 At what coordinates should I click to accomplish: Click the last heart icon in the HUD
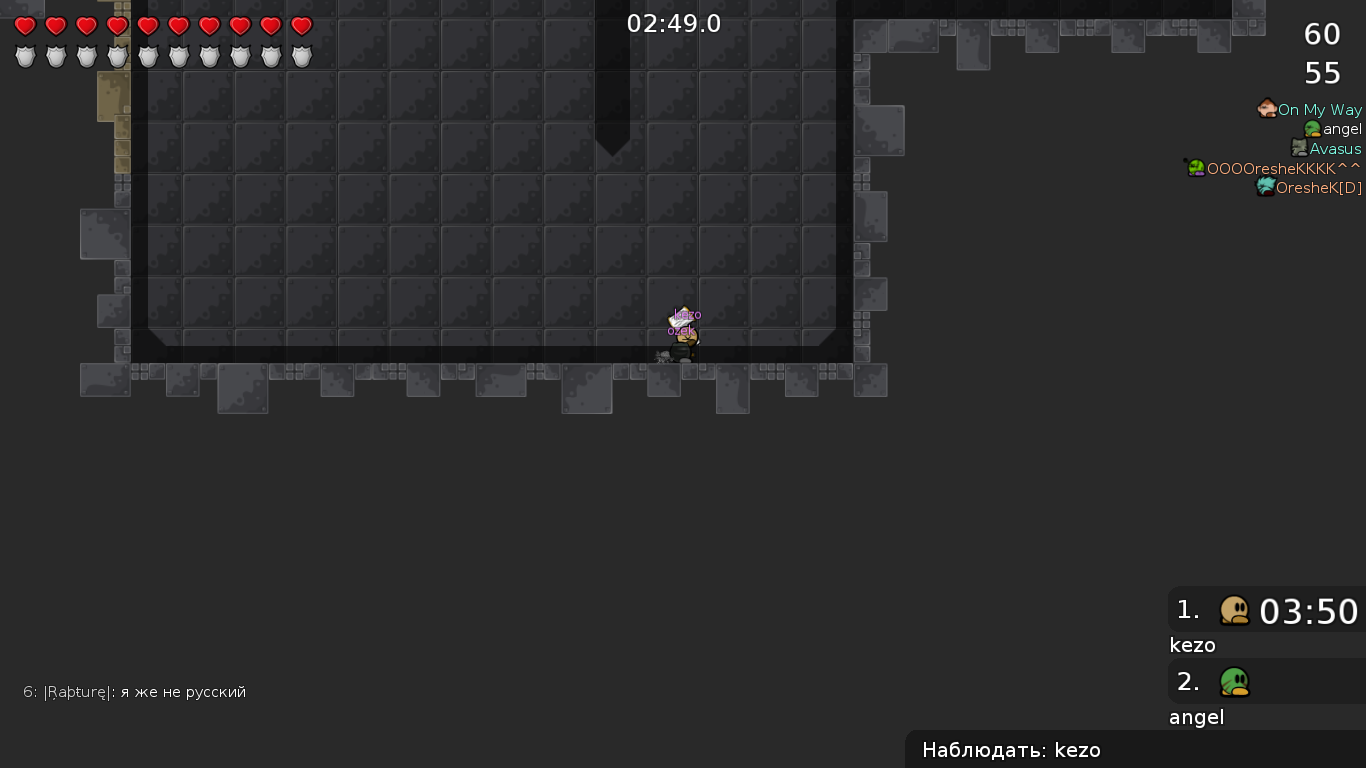click(x=300, y=27)
